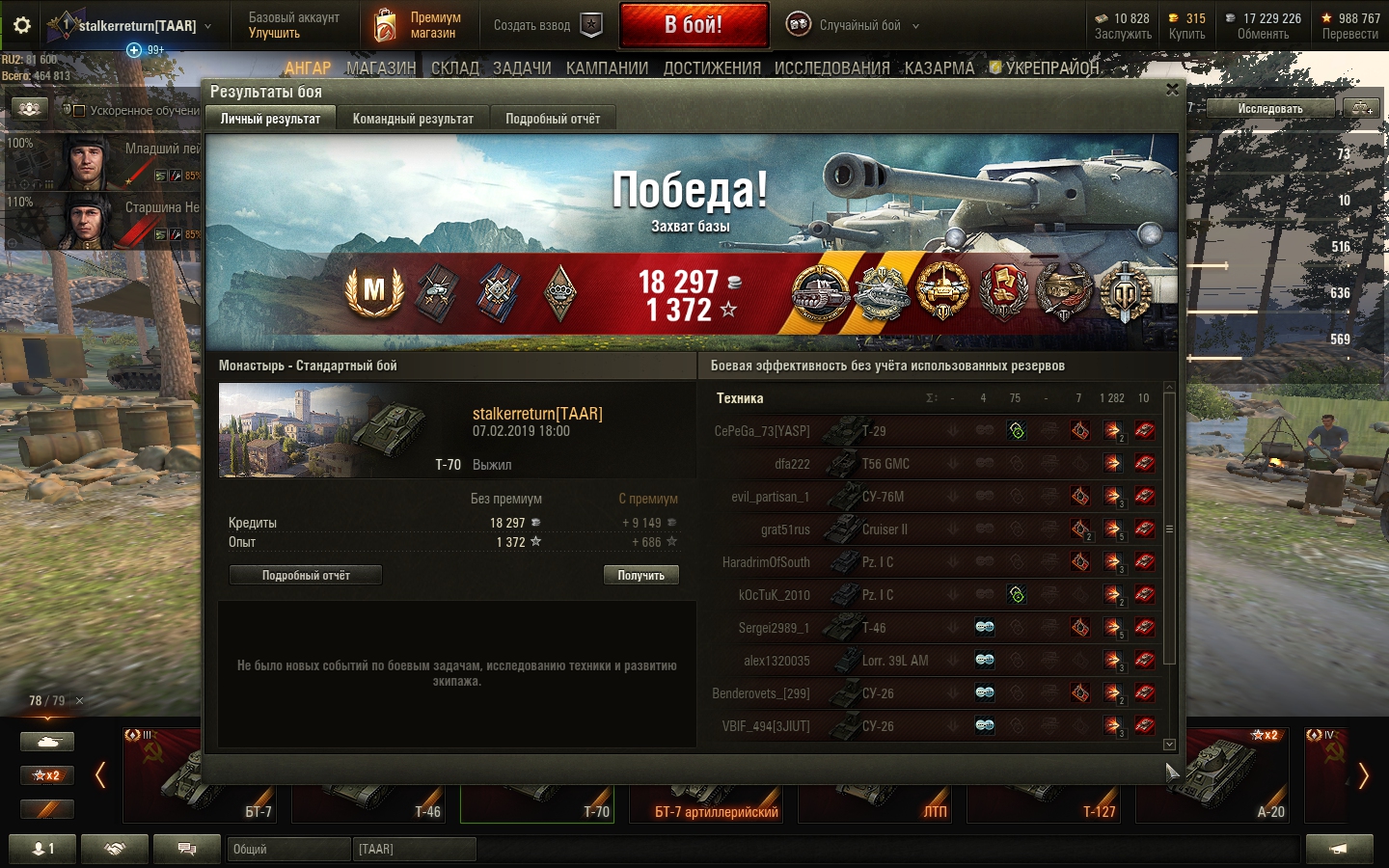Open the КАЗАРМА section
The width and height of the screenshot is (1389, 868).
[x=939, y=68]
